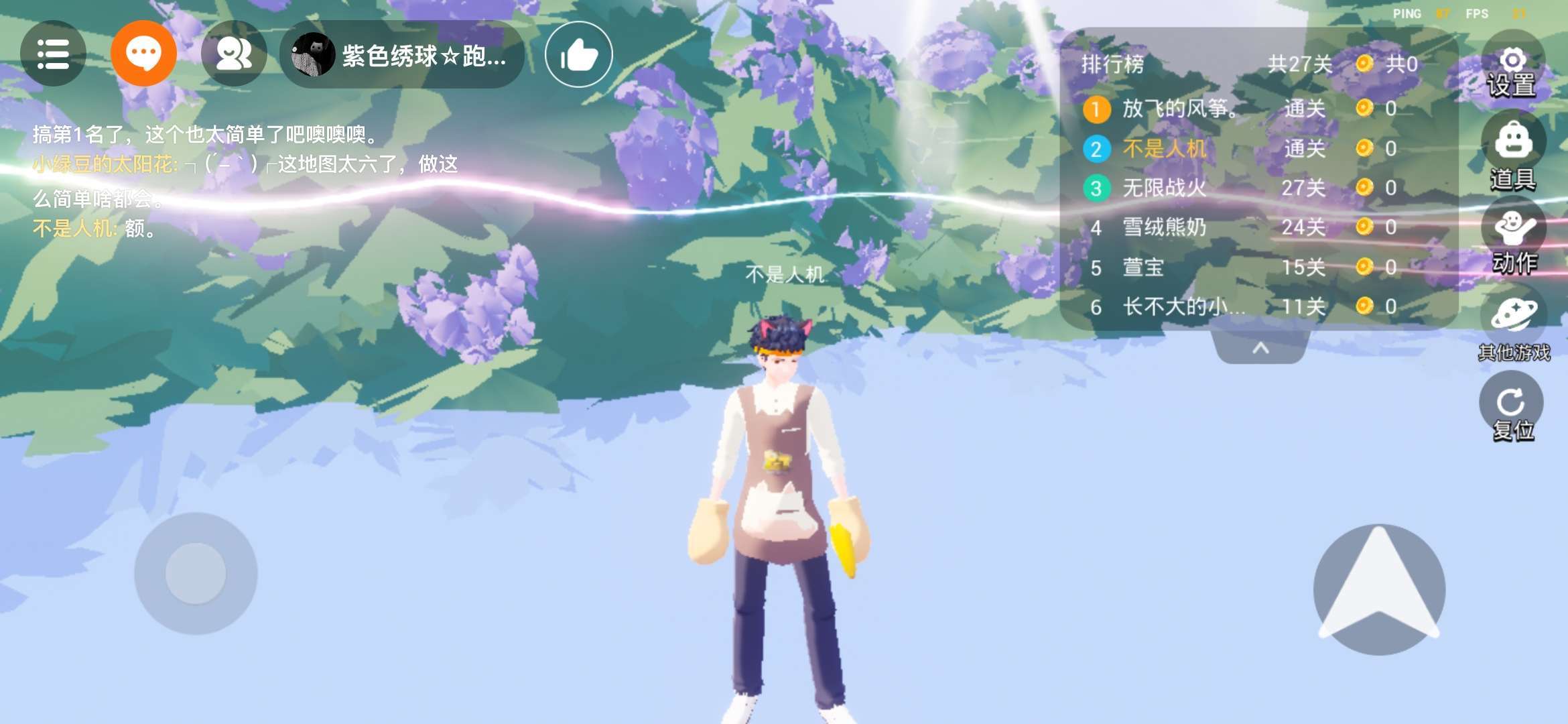Image resolution: width=1568 pixels, height=724 pixels.
Task: Open the chat message log
Action: coord(241,181)
